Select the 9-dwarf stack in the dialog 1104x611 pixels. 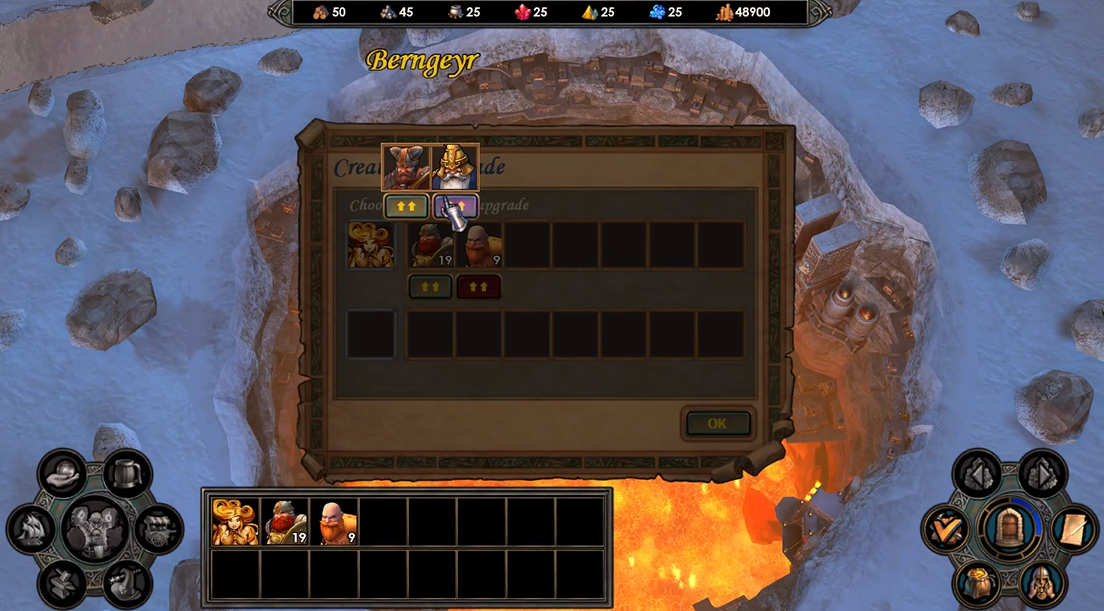coord(479,245)
